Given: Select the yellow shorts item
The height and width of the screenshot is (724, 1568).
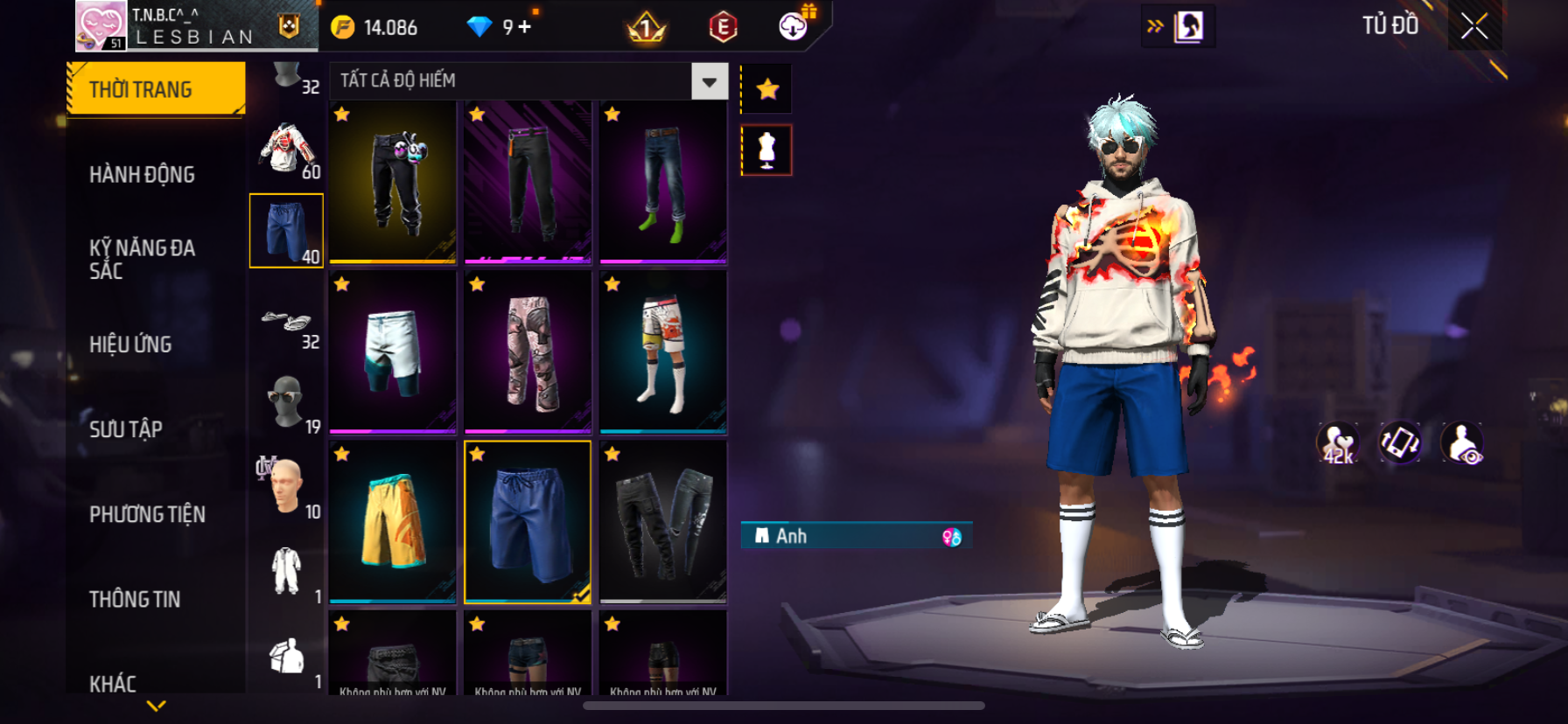Looking at the screenshot, I should pos(393,522).
